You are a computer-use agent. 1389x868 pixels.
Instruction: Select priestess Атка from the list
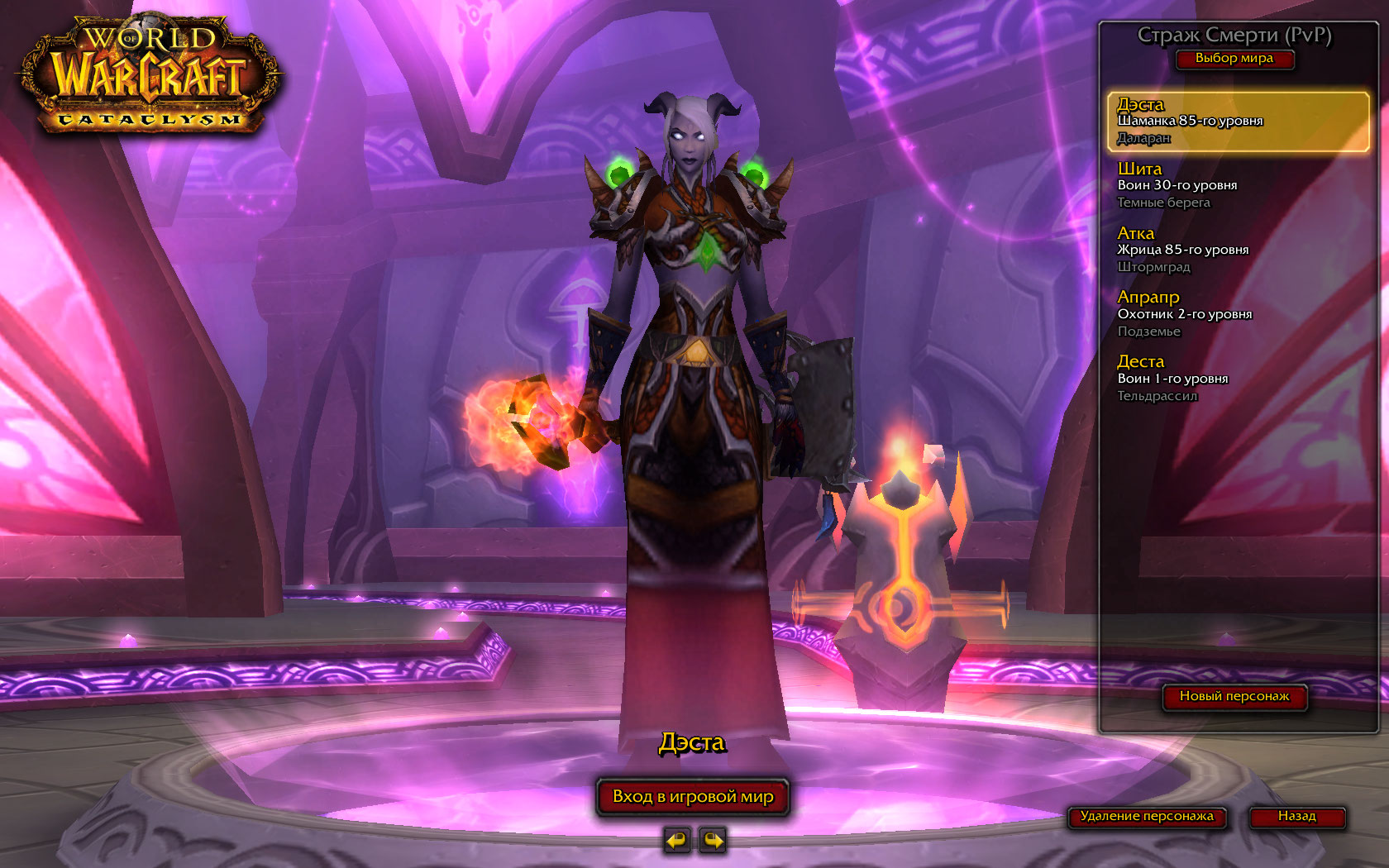1238,250
